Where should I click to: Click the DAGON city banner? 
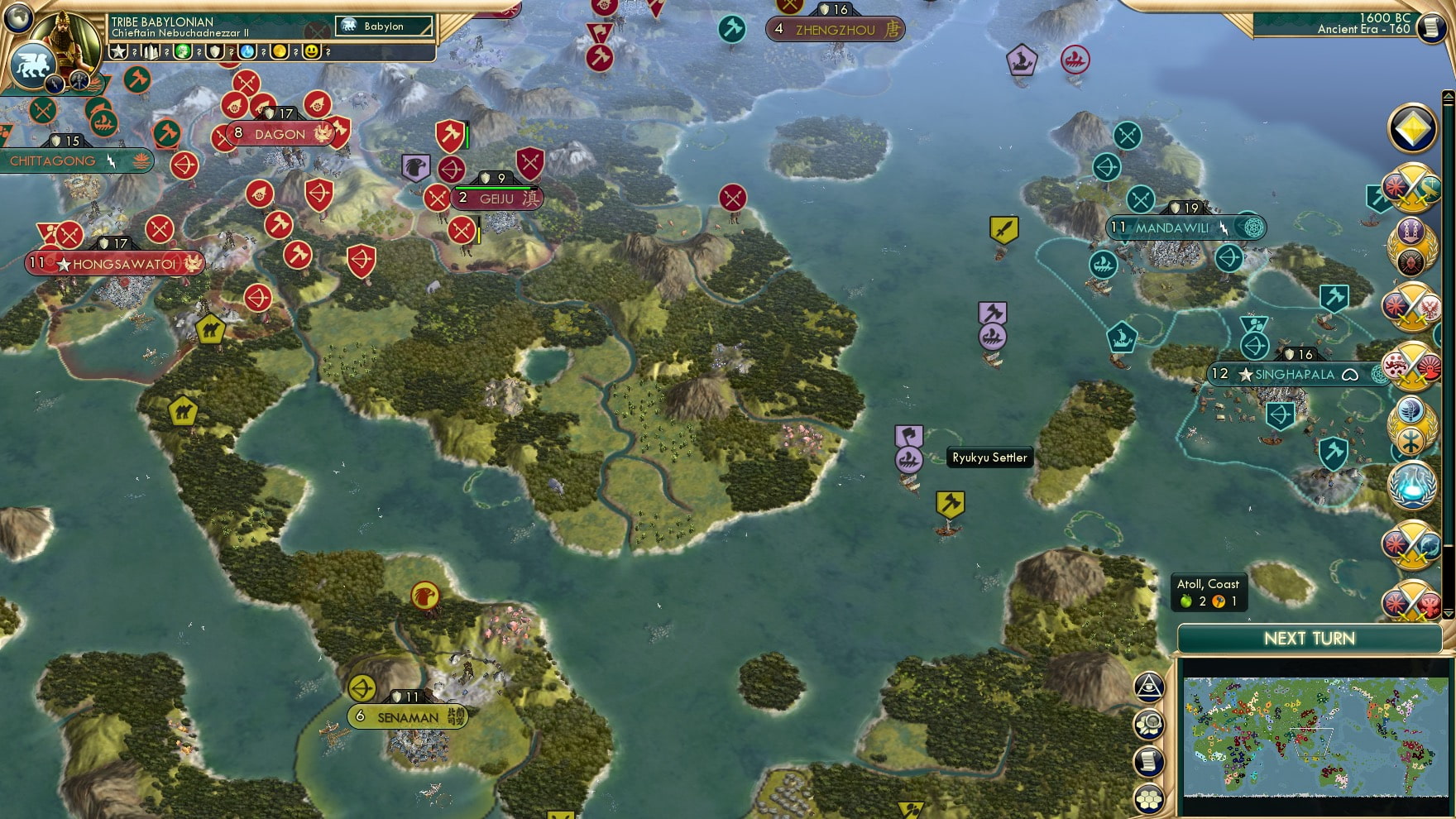(281, 132)
